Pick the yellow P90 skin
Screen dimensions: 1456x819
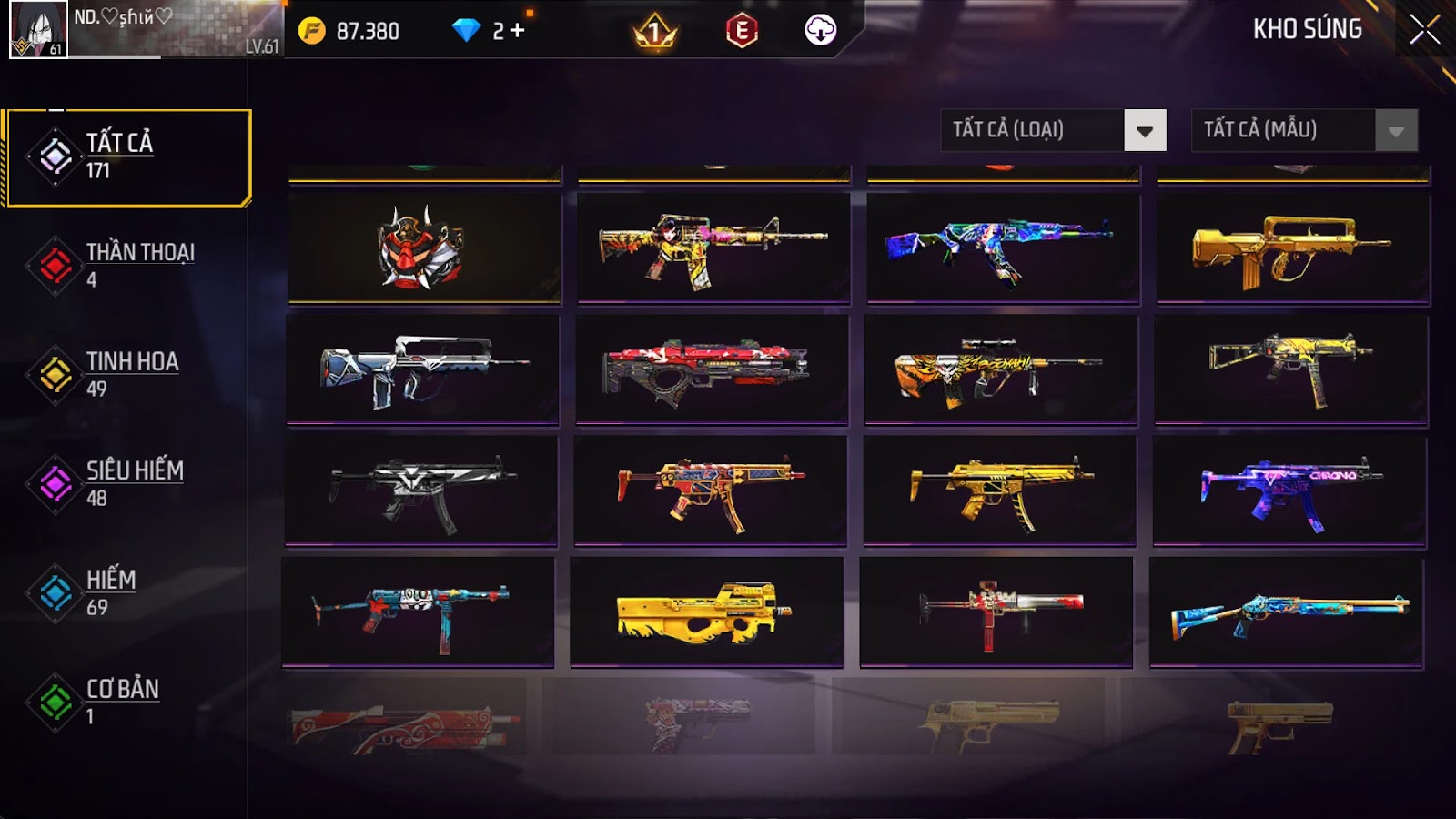pyautogui.click(x=706, y=612)
